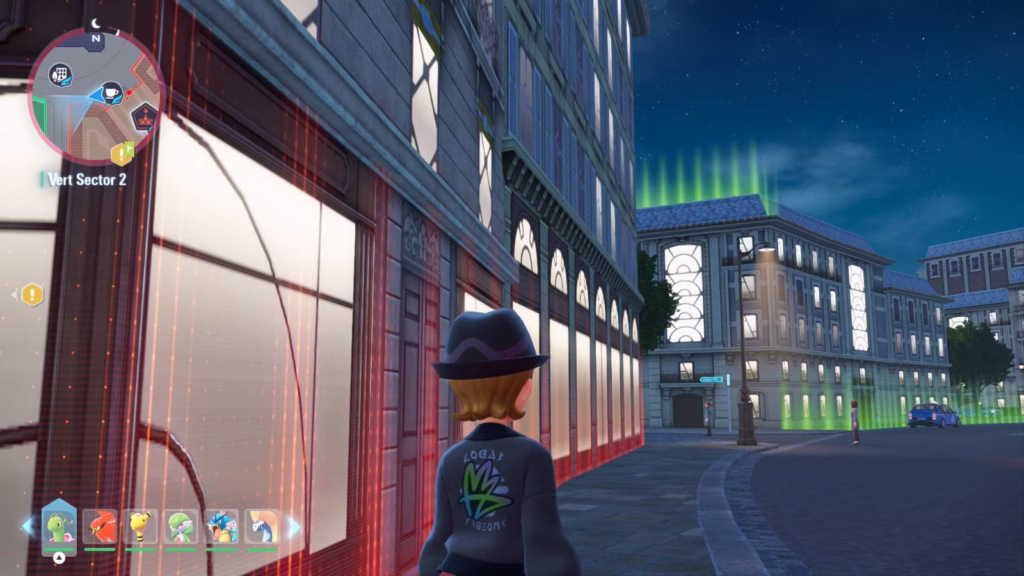This screenshot has height=576, width=1024.
Task: Open the circular minimap
Action: [96, 95]
